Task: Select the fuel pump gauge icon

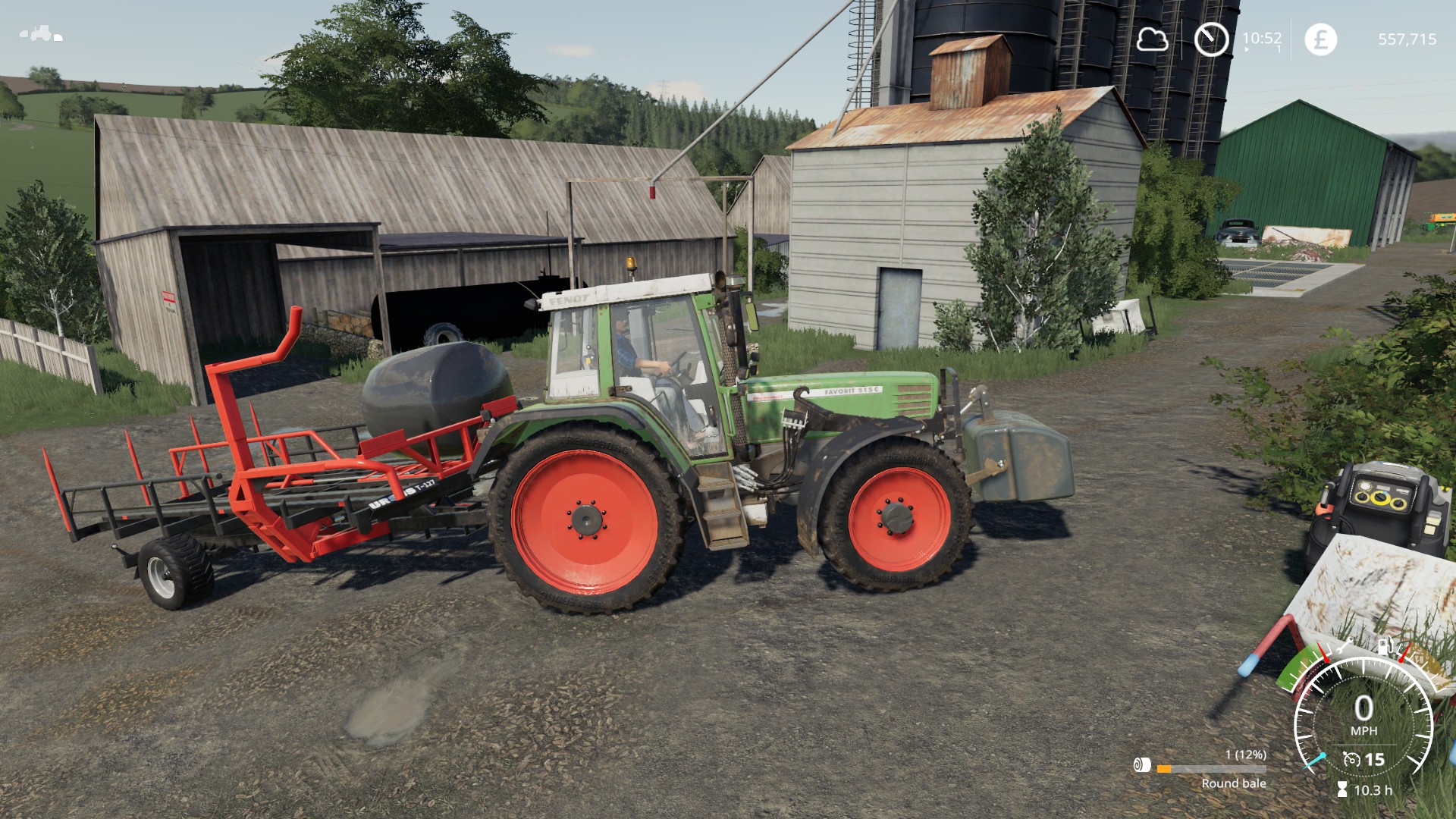Action: 1385,647
